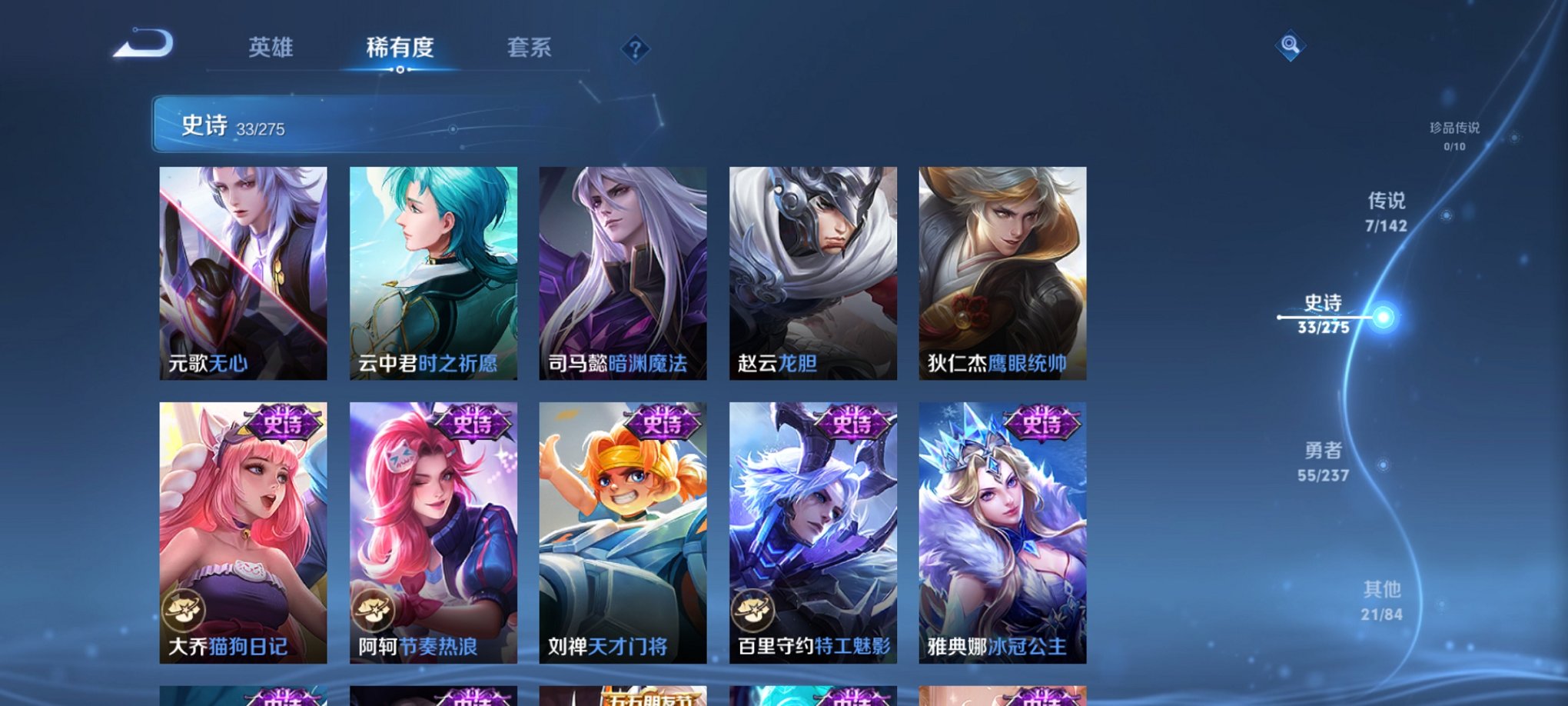1568x706 pixels.
Task: Click the search magnifier icon
Action: 1289,46
